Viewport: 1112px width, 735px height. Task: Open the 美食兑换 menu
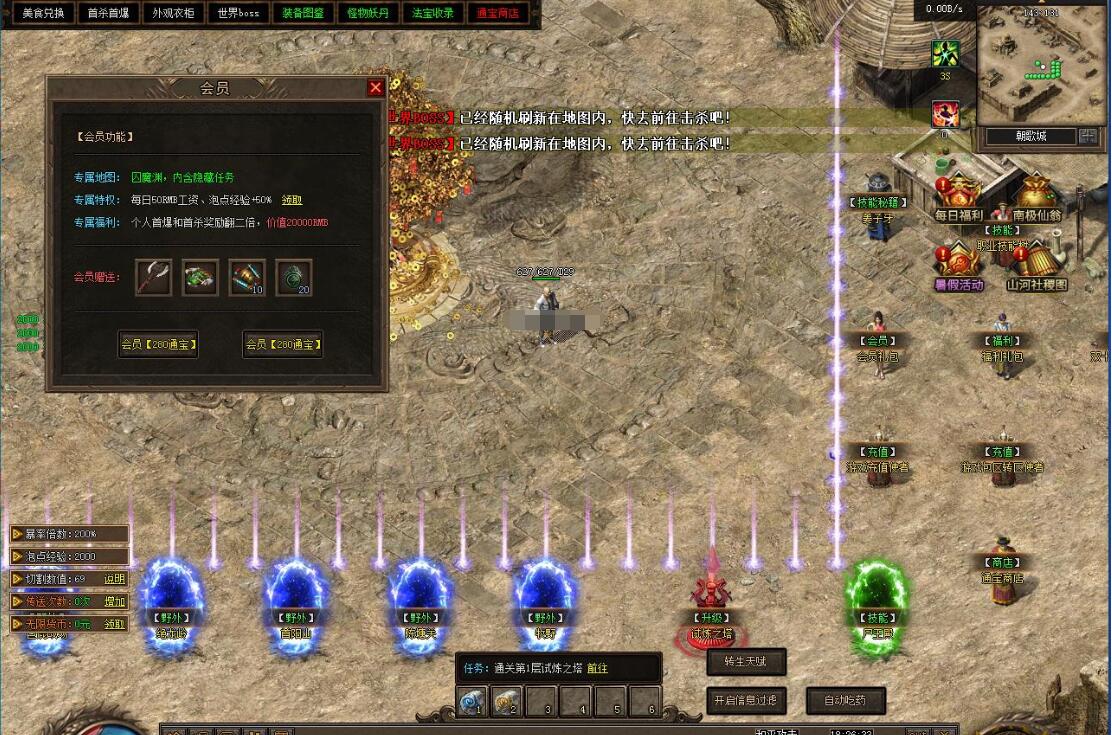point(43,13)
